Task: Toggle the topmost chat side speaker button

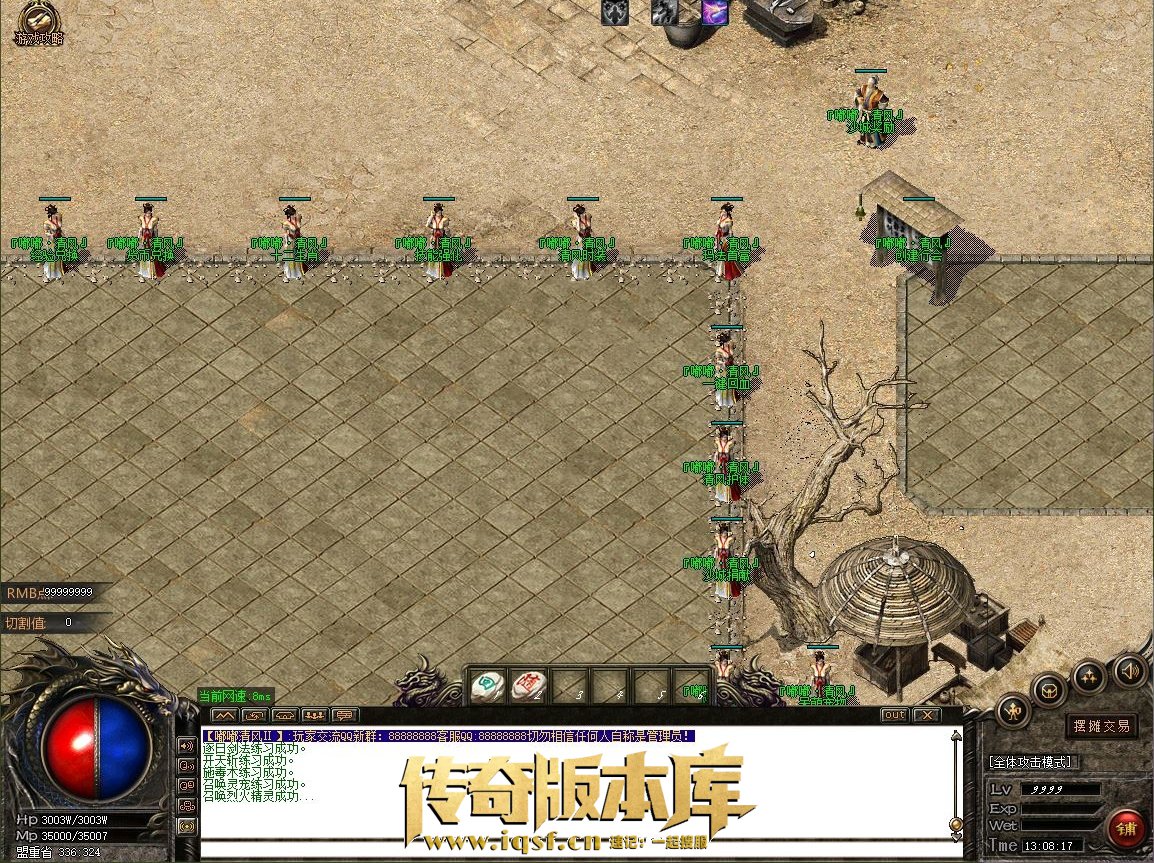Action: point(186,745)
